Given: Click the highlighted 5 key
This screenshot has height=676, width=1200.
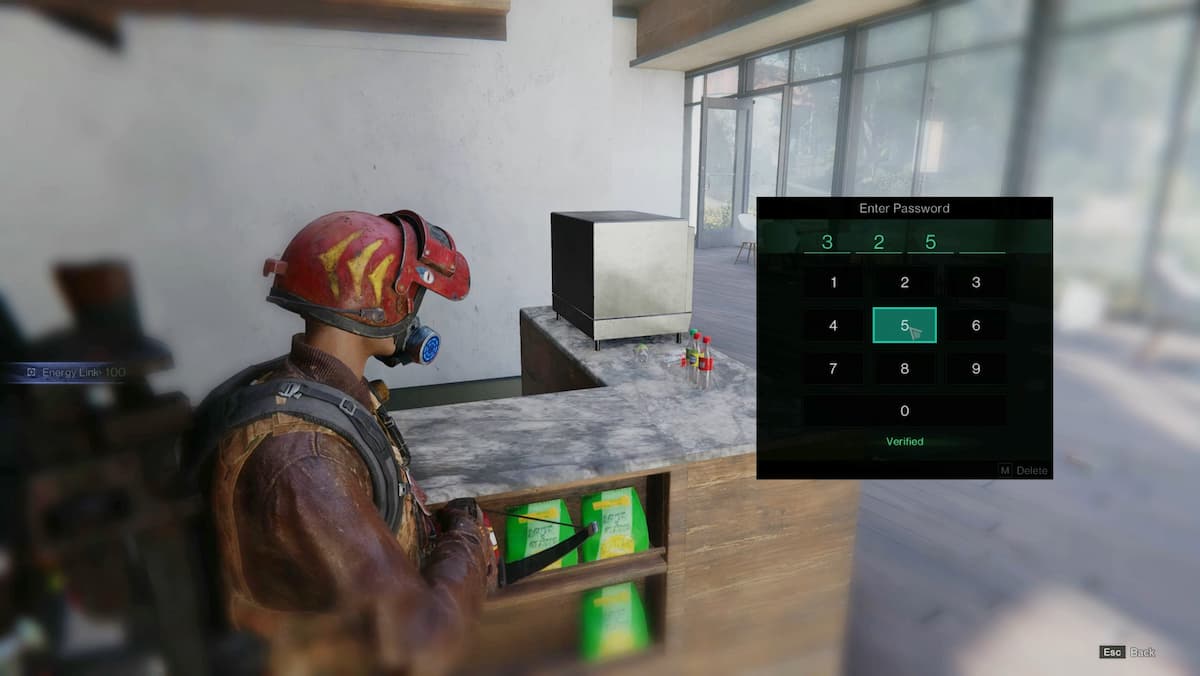Looking at the screenshot, I should tap(904, 325).
